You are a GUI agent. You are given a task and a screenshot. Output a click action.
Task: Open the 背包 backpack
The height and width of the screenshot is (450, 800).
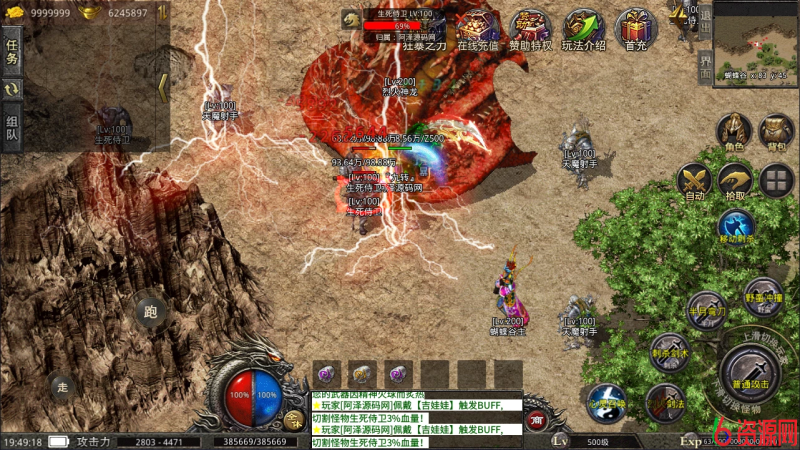776,133
